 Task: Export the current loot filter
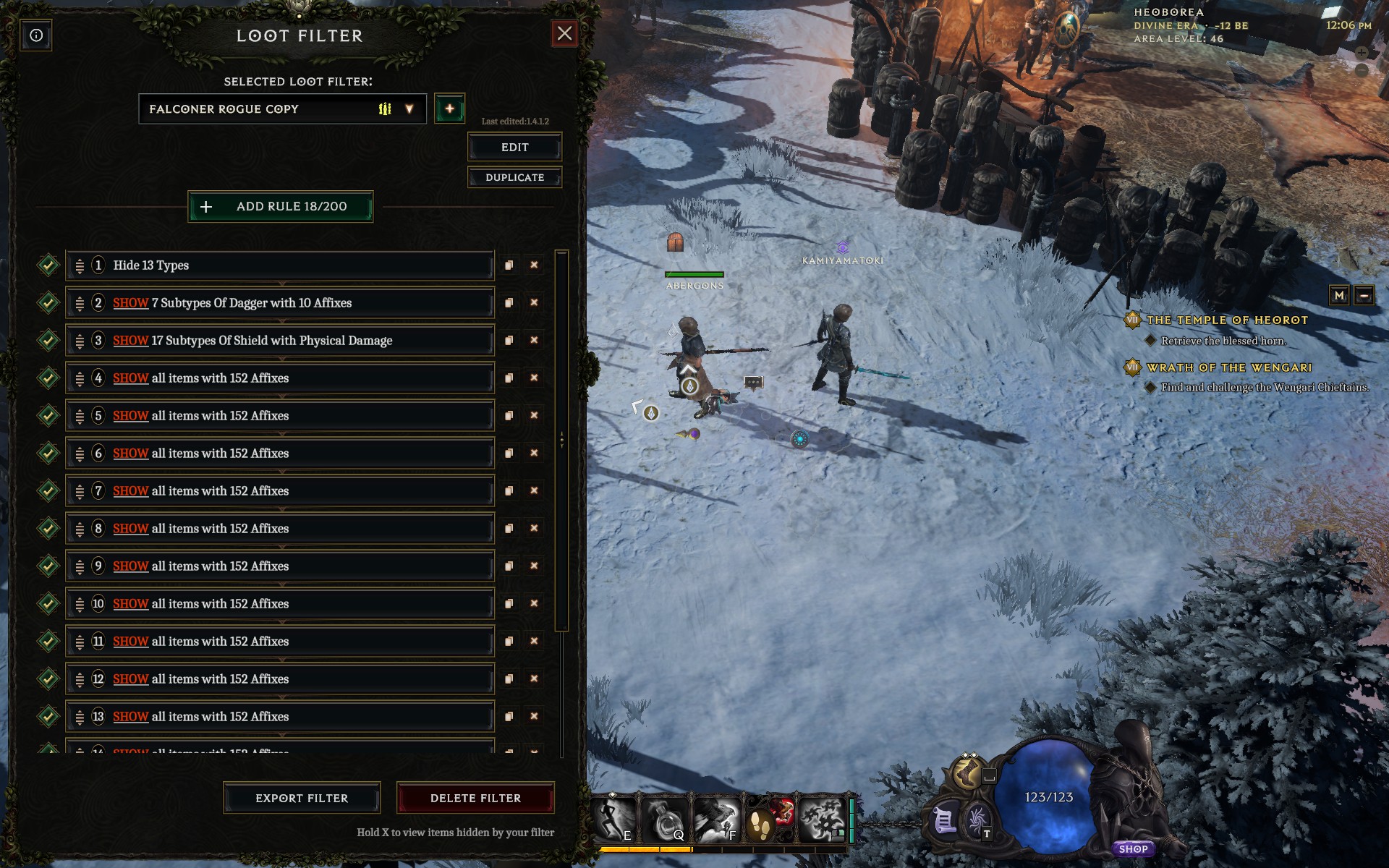[x=302, y=799]
